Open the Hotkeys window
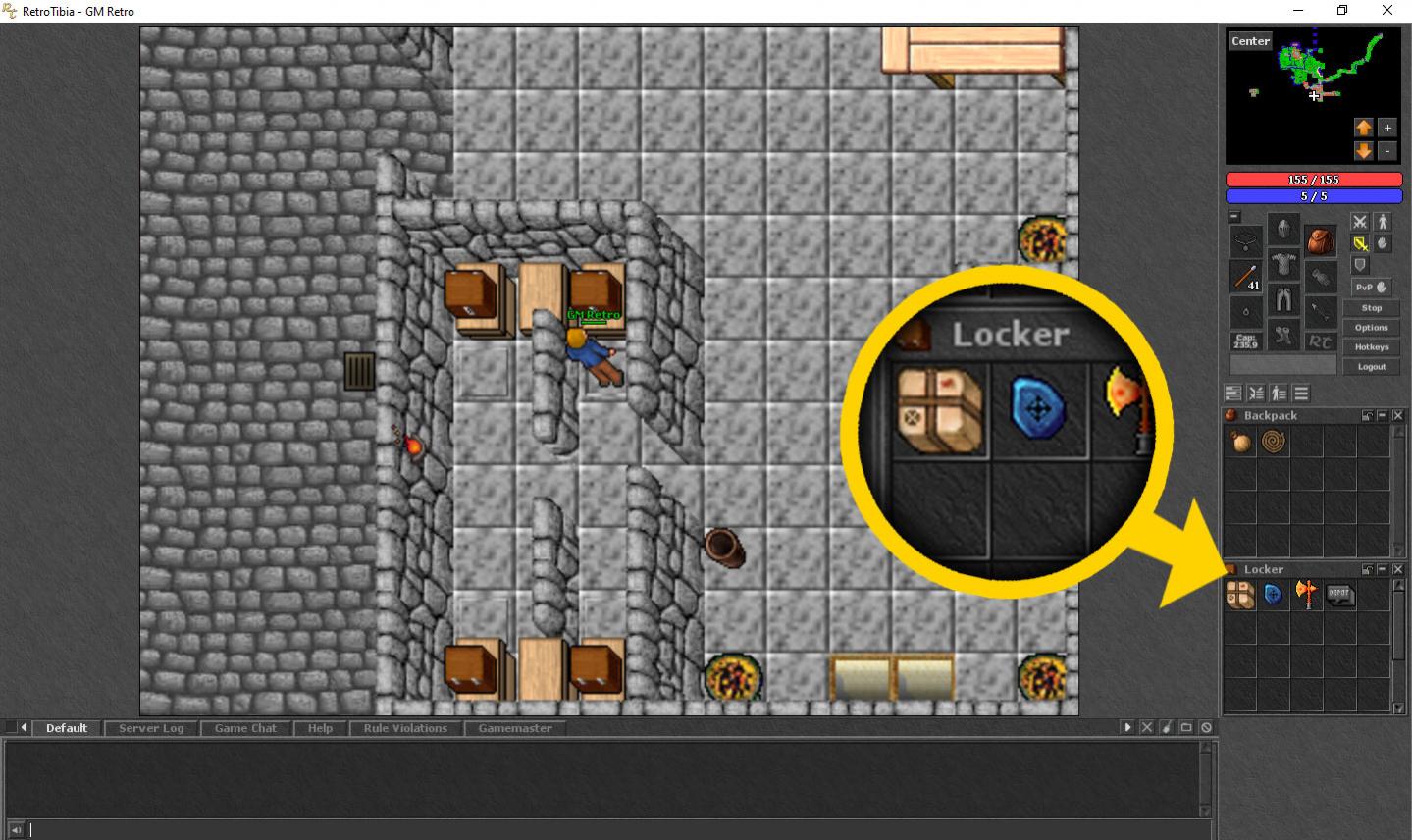 (x=1371, y=346)
